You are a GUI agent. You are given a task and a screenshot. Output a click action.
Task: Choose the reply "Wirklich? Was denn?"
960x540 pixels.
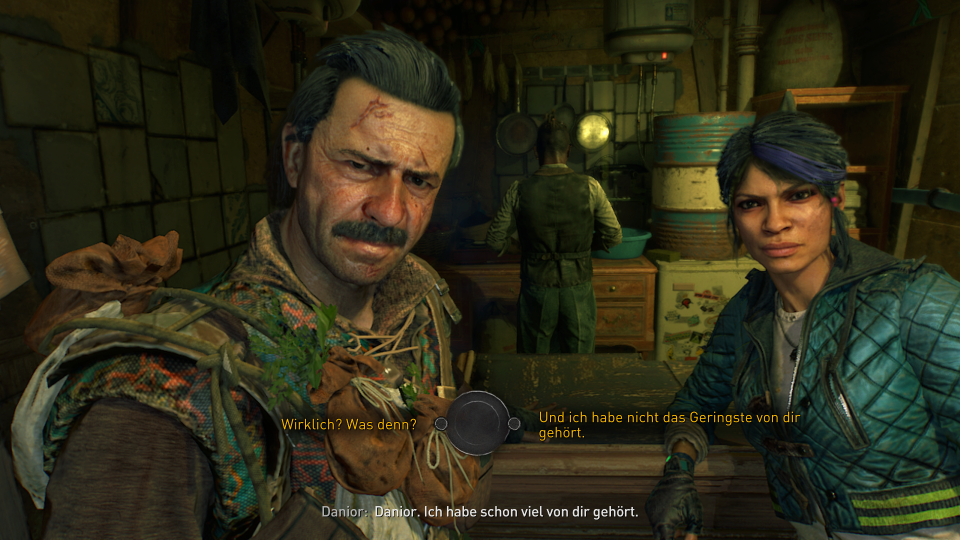pos(348,424)
